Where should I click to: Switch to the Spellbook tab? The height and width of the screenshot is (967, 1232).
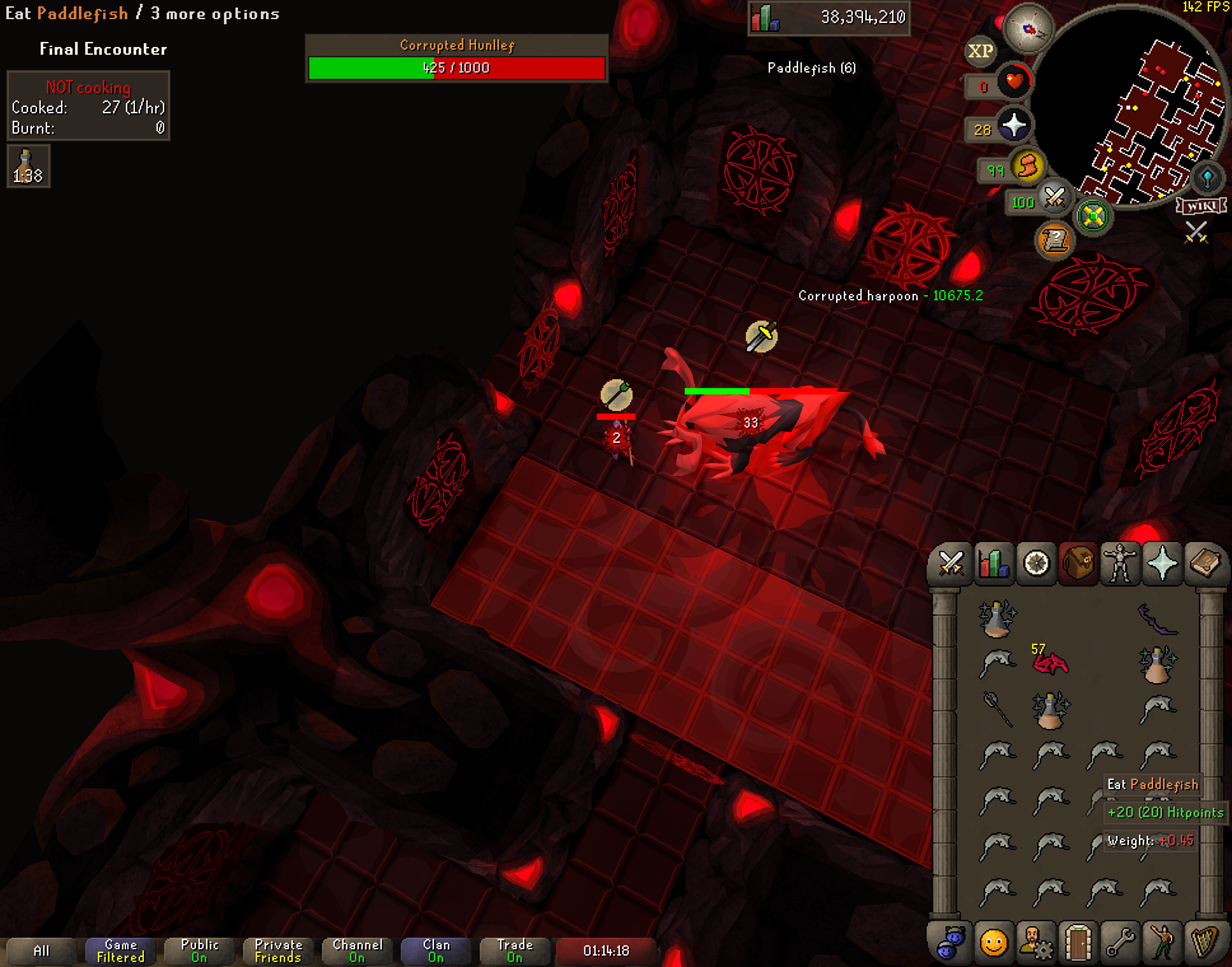coord(1205,563)
